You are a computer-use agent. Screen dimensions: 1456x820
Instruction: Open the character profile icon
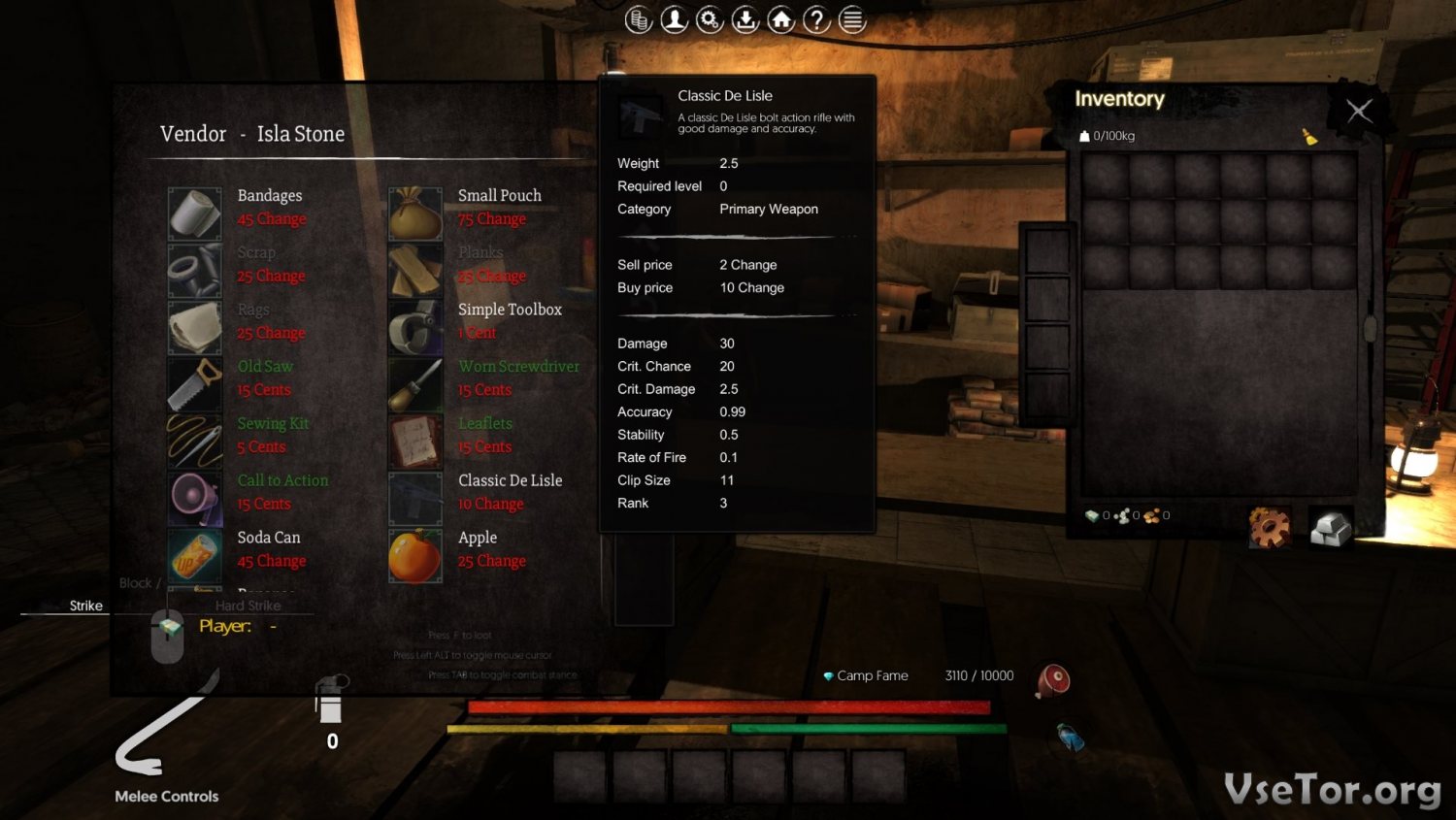675,19
